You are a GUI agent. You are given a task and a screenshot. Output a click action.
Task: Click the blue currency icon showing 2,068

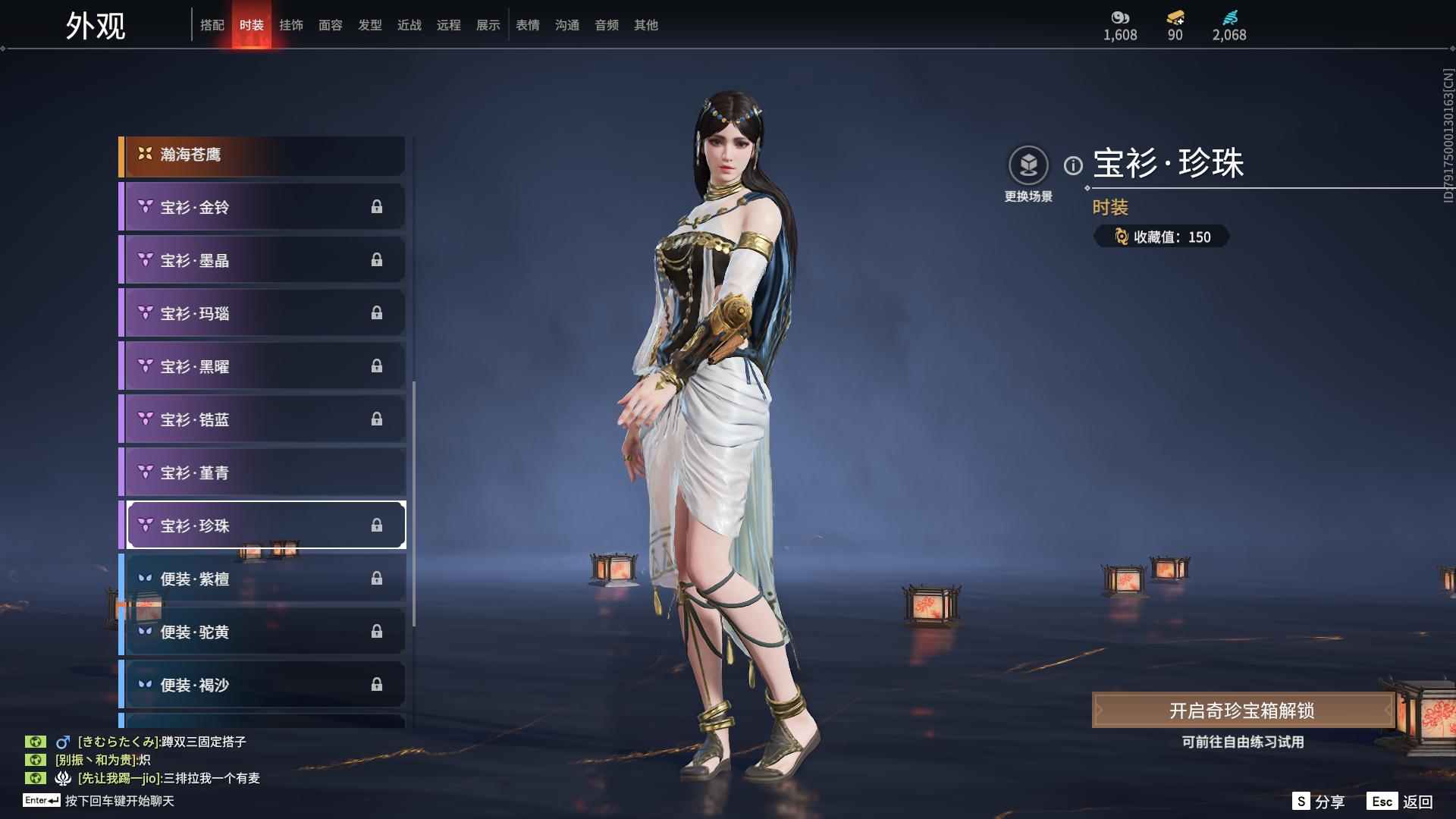[1230, 17]
